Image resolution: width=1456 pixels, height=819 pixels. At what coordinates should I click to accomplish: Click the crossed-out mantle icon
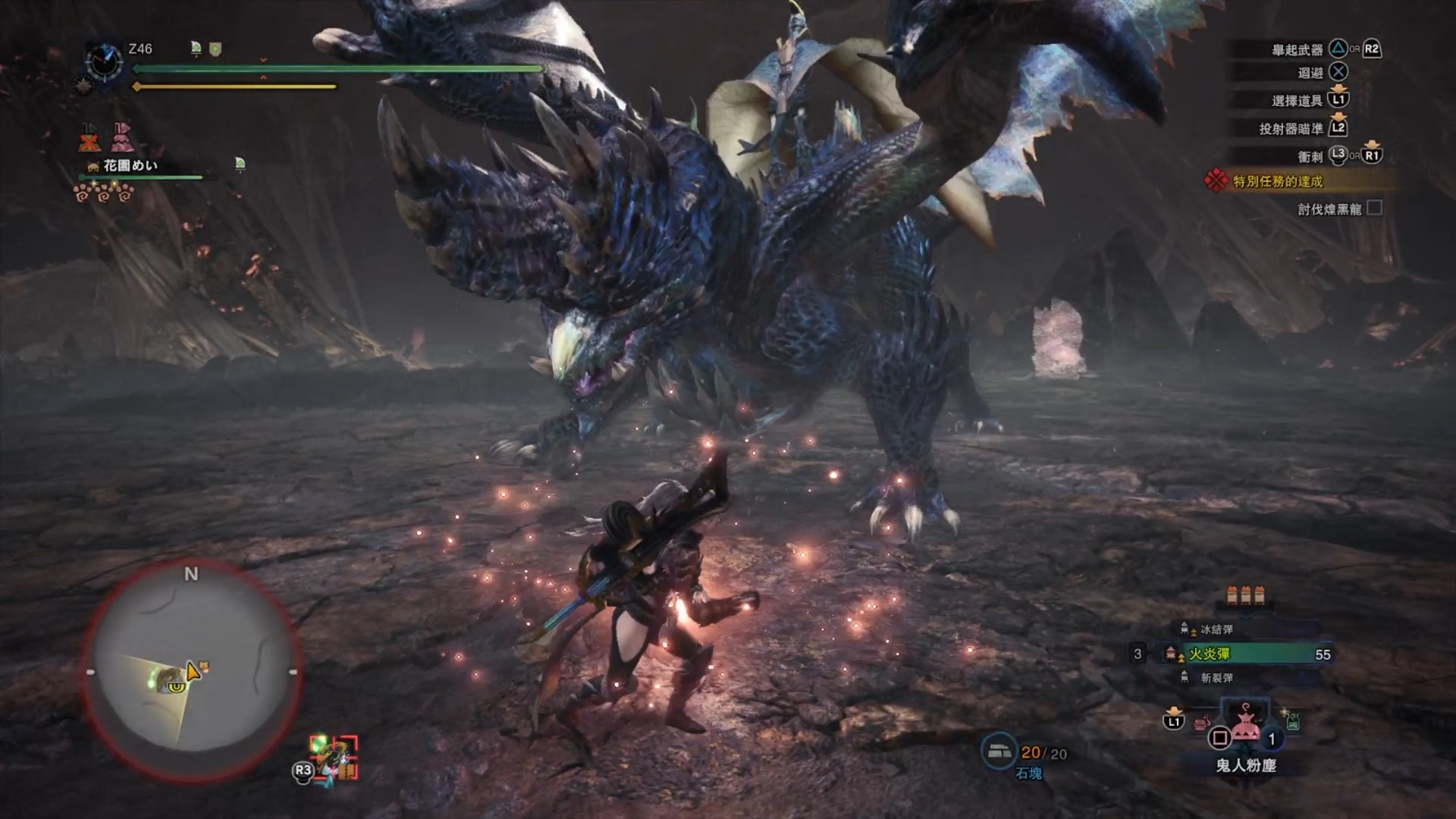89,137
